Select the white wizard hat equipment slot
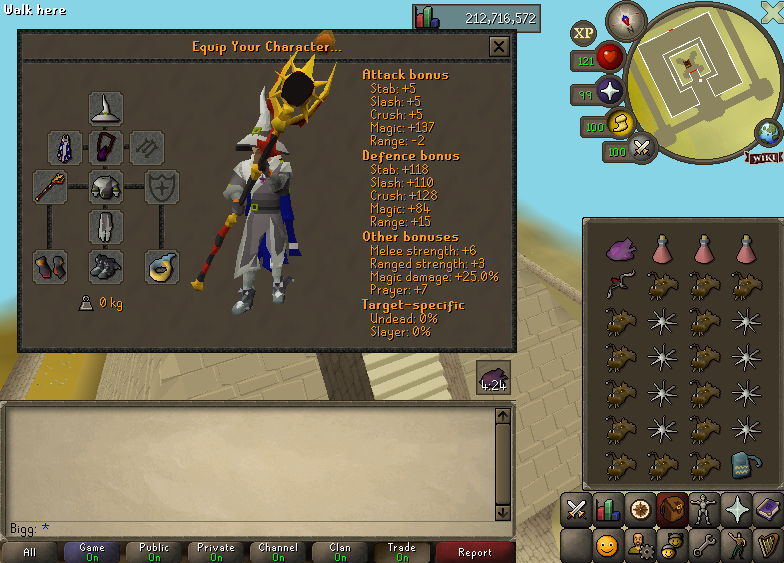The width and height of the screenshot is (784, 563). (105, 109)
